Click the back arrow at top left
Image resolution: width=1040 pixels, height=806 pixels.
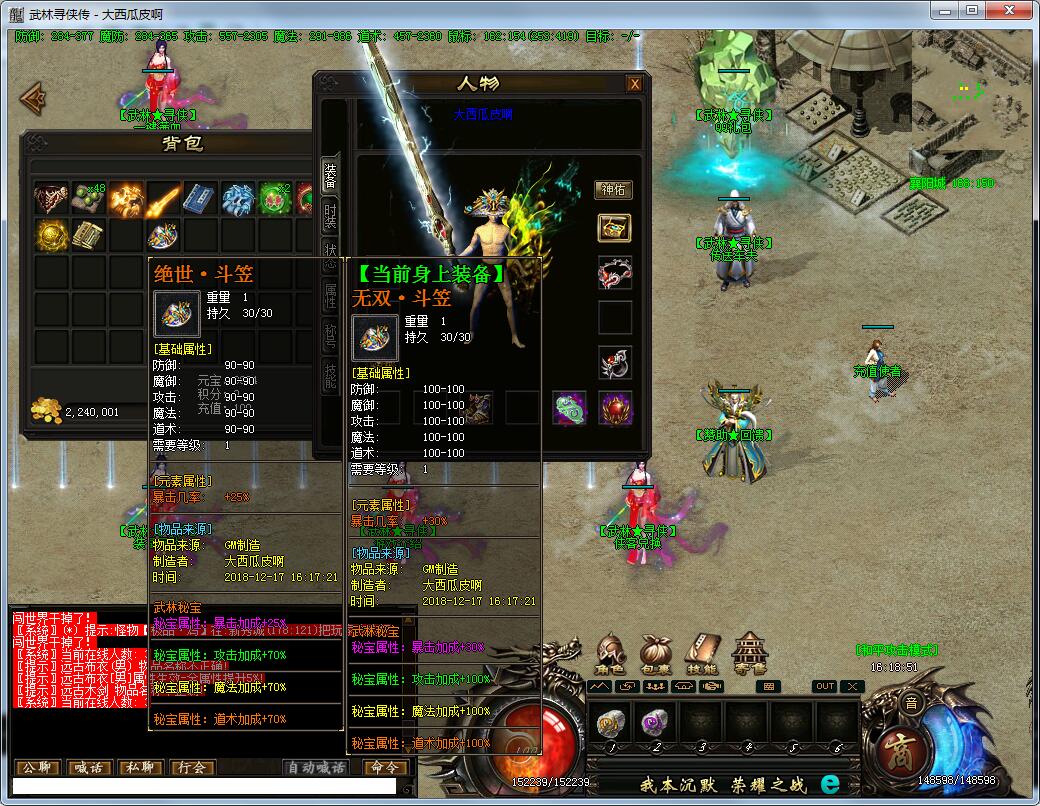click(x=34, y=97)
